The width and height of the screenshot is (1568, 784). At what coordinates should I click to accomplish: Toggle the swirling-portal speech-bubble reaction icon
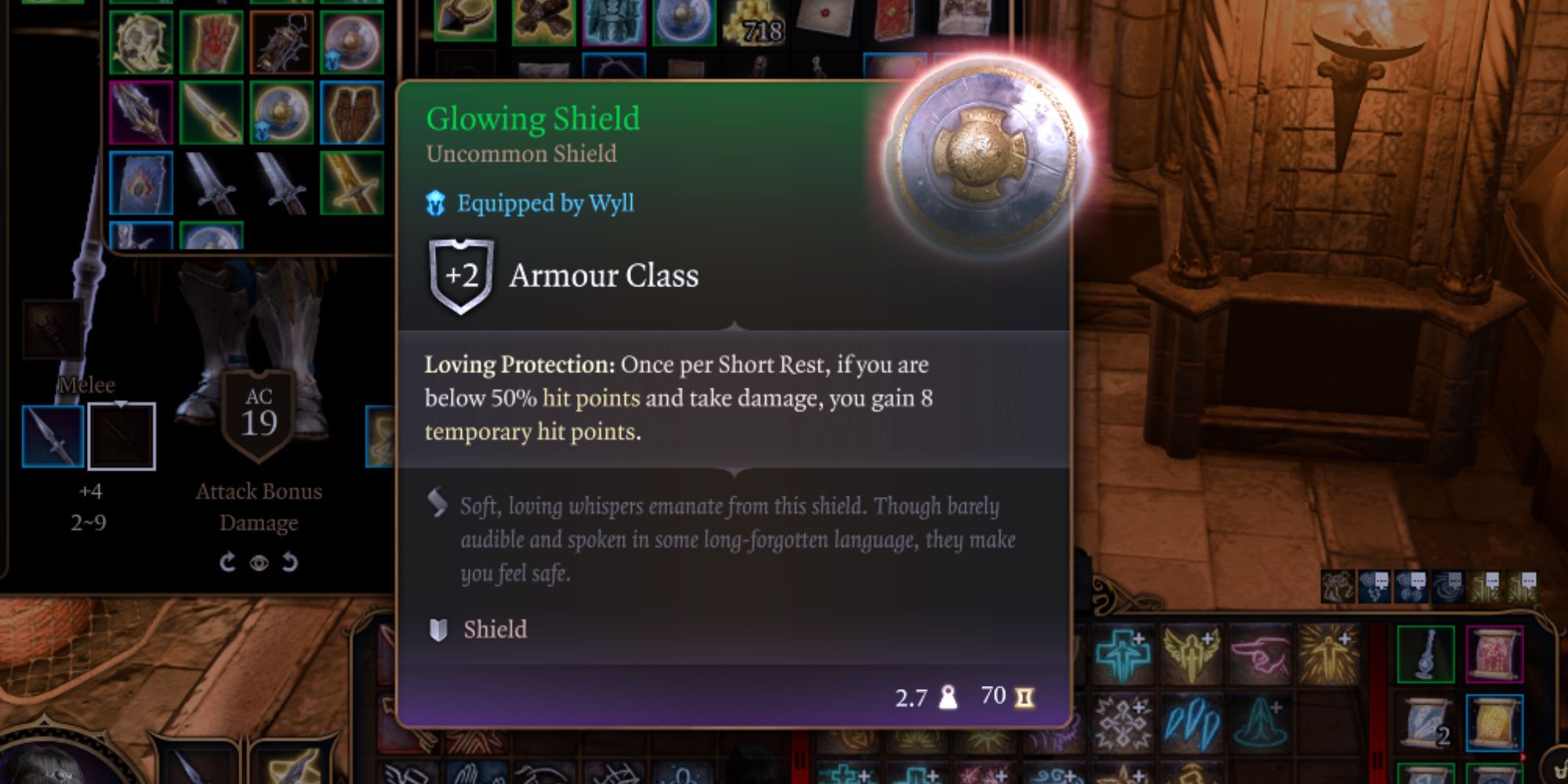[x=1448, y=585]
